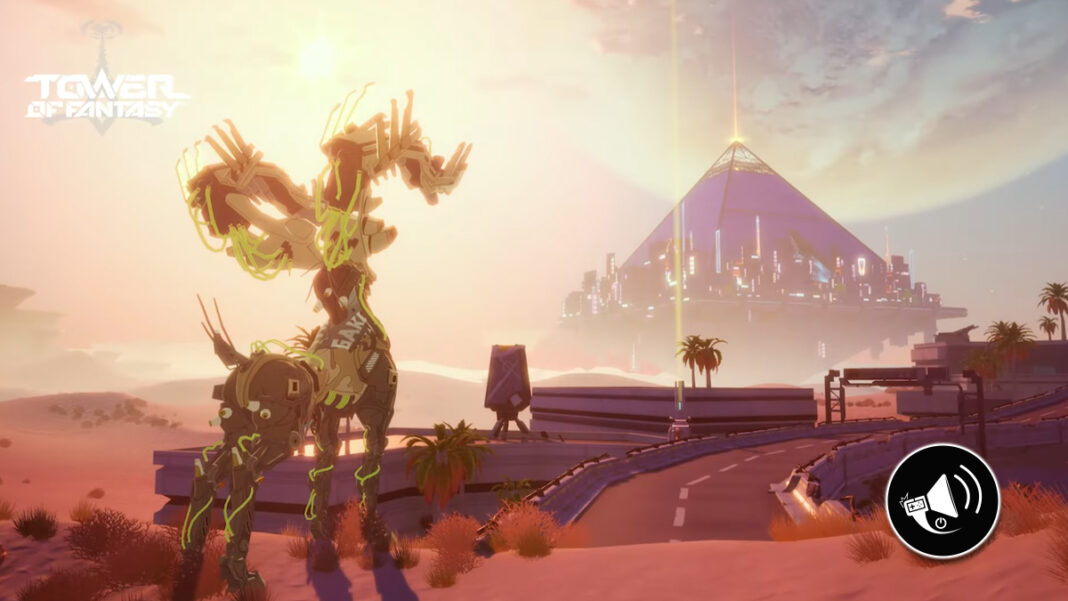Viewport: 1068px width, 601px height.
Task: Click the megaphone controller badge icon
Action: [x=942, y=500]
